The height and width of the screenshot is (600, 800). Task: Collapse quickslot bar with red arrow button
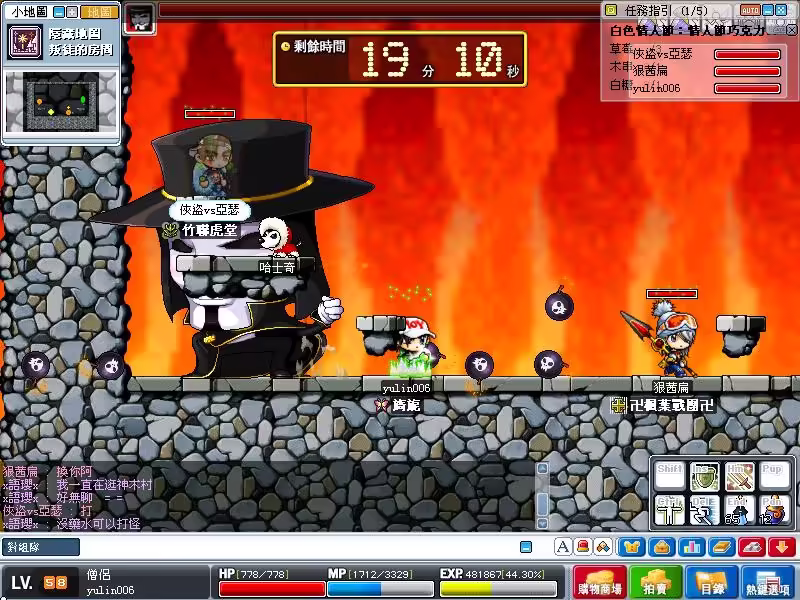[x=781, y=547]
